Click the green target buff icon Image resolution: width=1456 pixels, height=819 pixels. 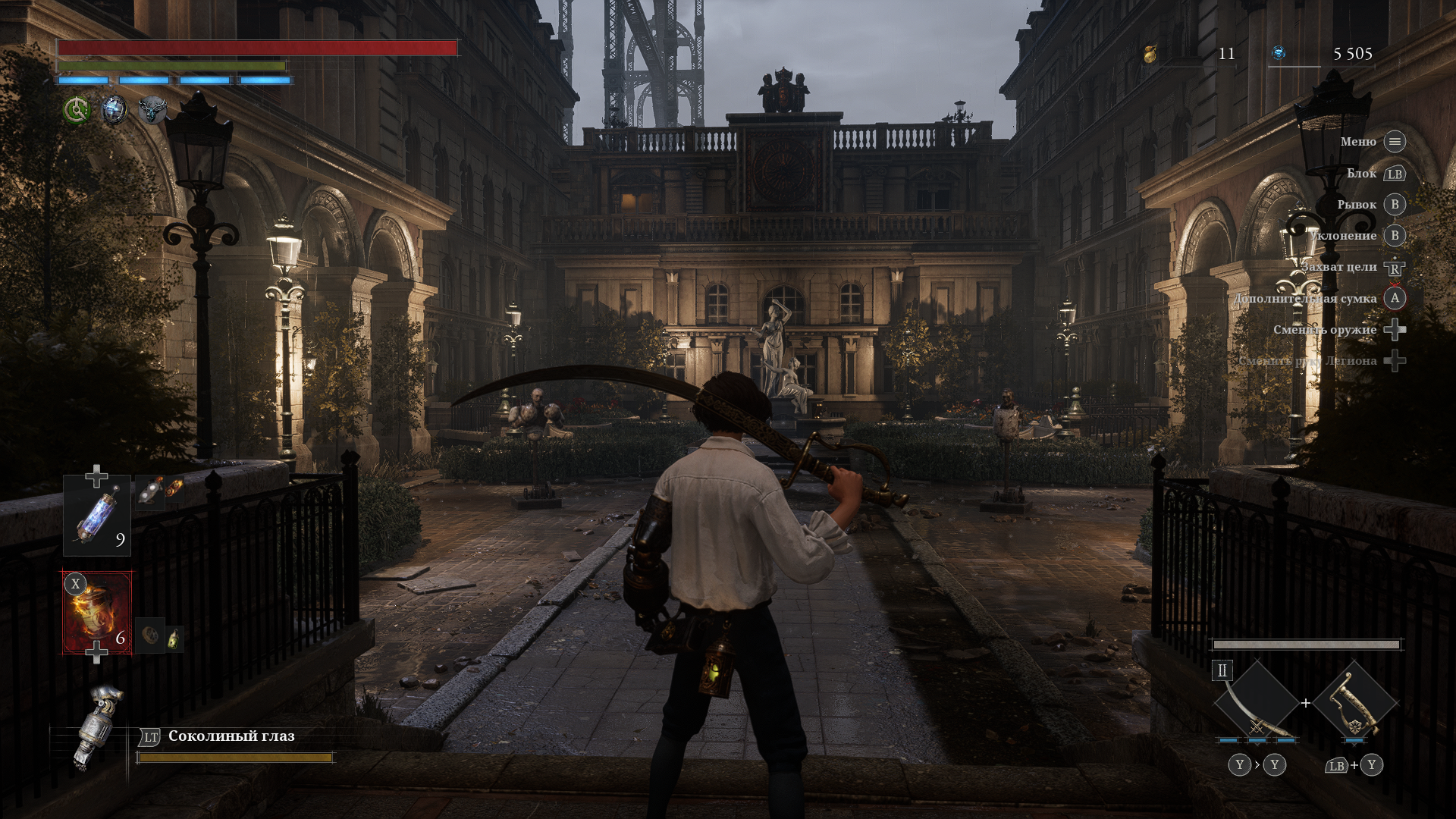77,111
